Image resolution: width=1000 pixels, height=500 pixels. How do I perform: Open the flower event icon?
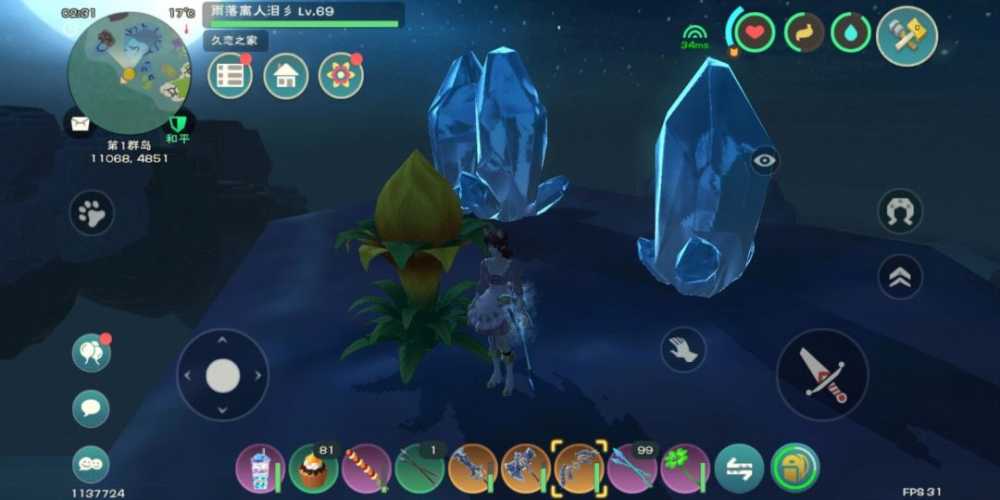click(x=341, y=76)
